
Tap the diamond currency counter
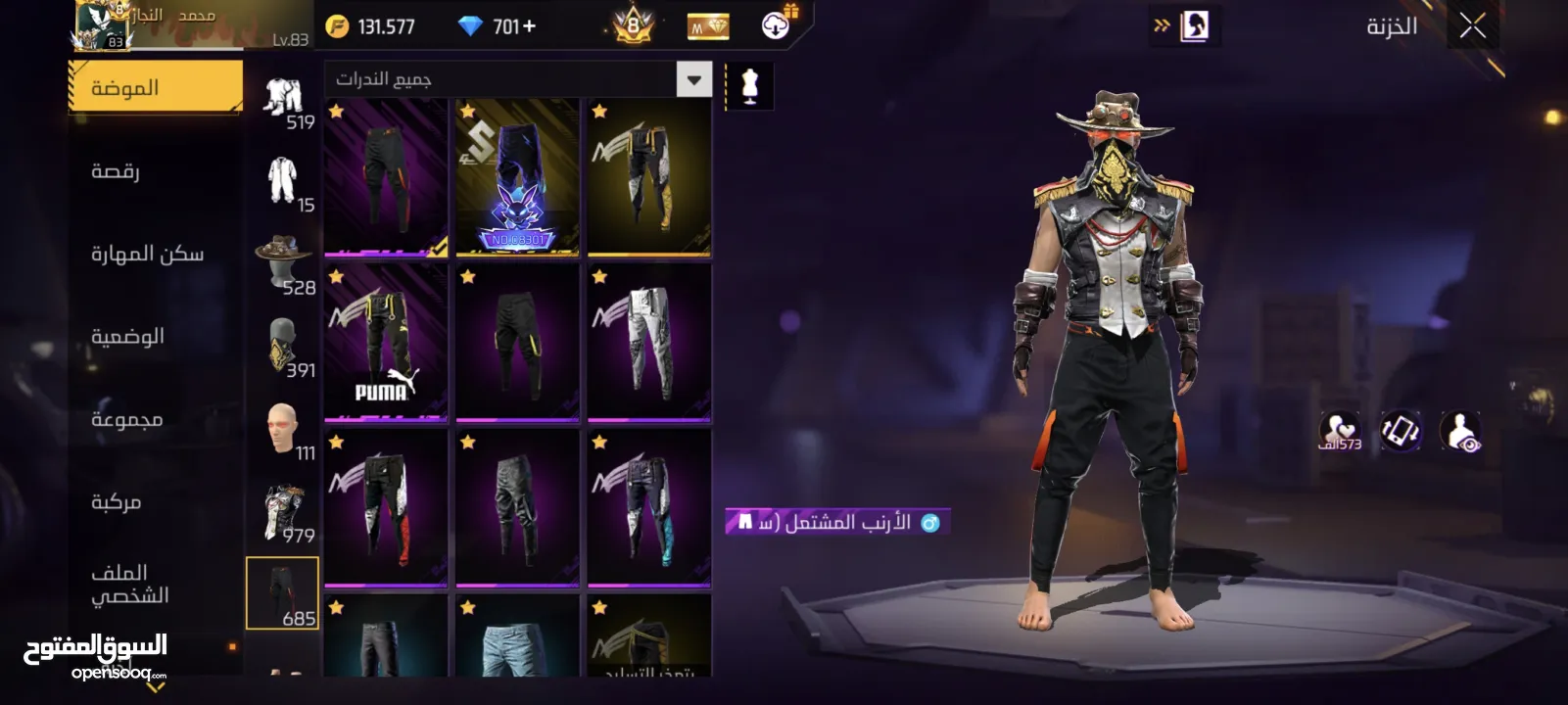pyautogui.click(x=498, y=26)
